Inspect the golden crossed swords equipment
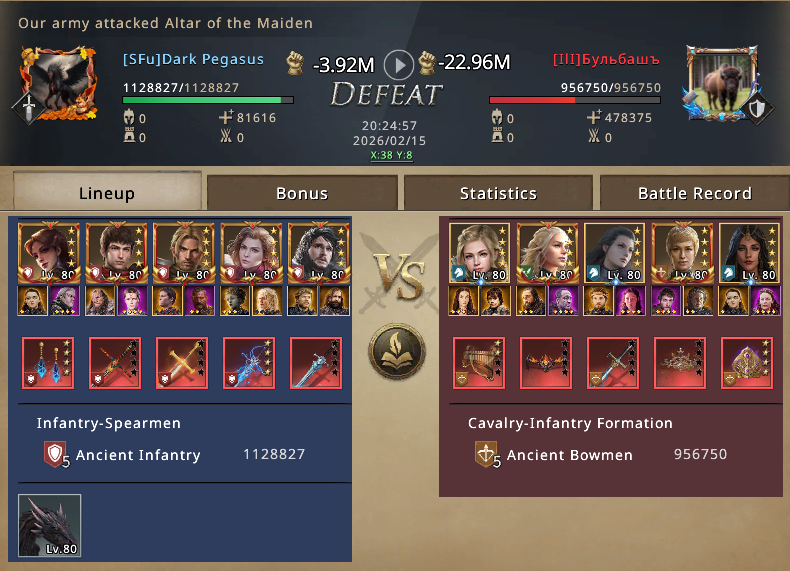The height and width of the screenshot is (571, 790). click(182, 363)
